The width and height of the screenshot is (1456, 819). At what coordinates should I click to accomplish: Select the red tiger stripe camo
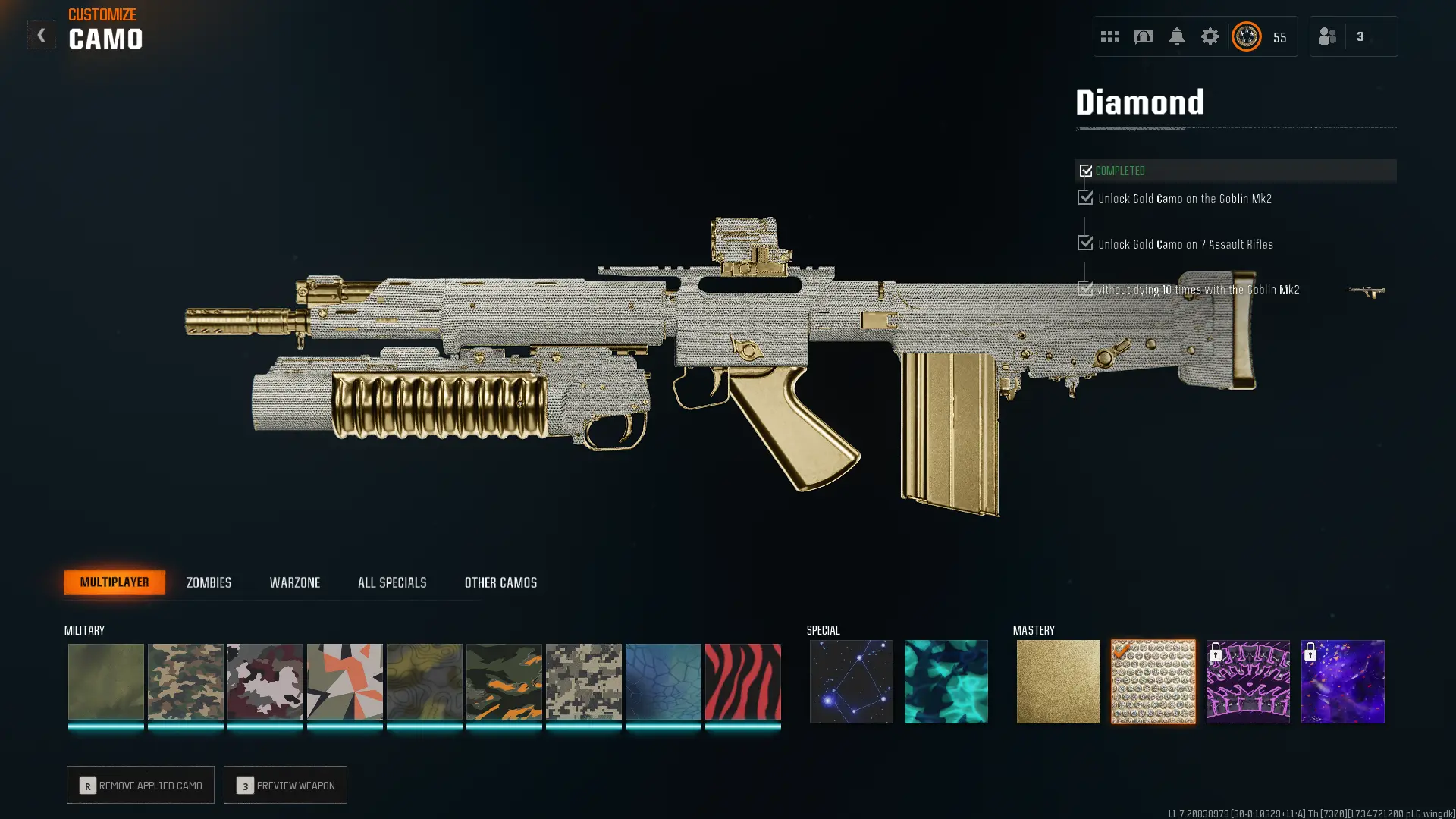click(x=742, y=681)
